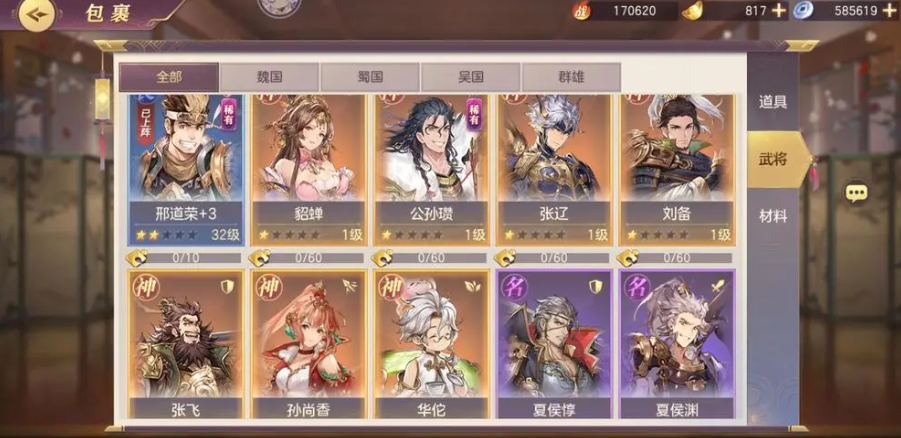Switch to the 材料 materials category
901x438 pixels.
[772, 216]
